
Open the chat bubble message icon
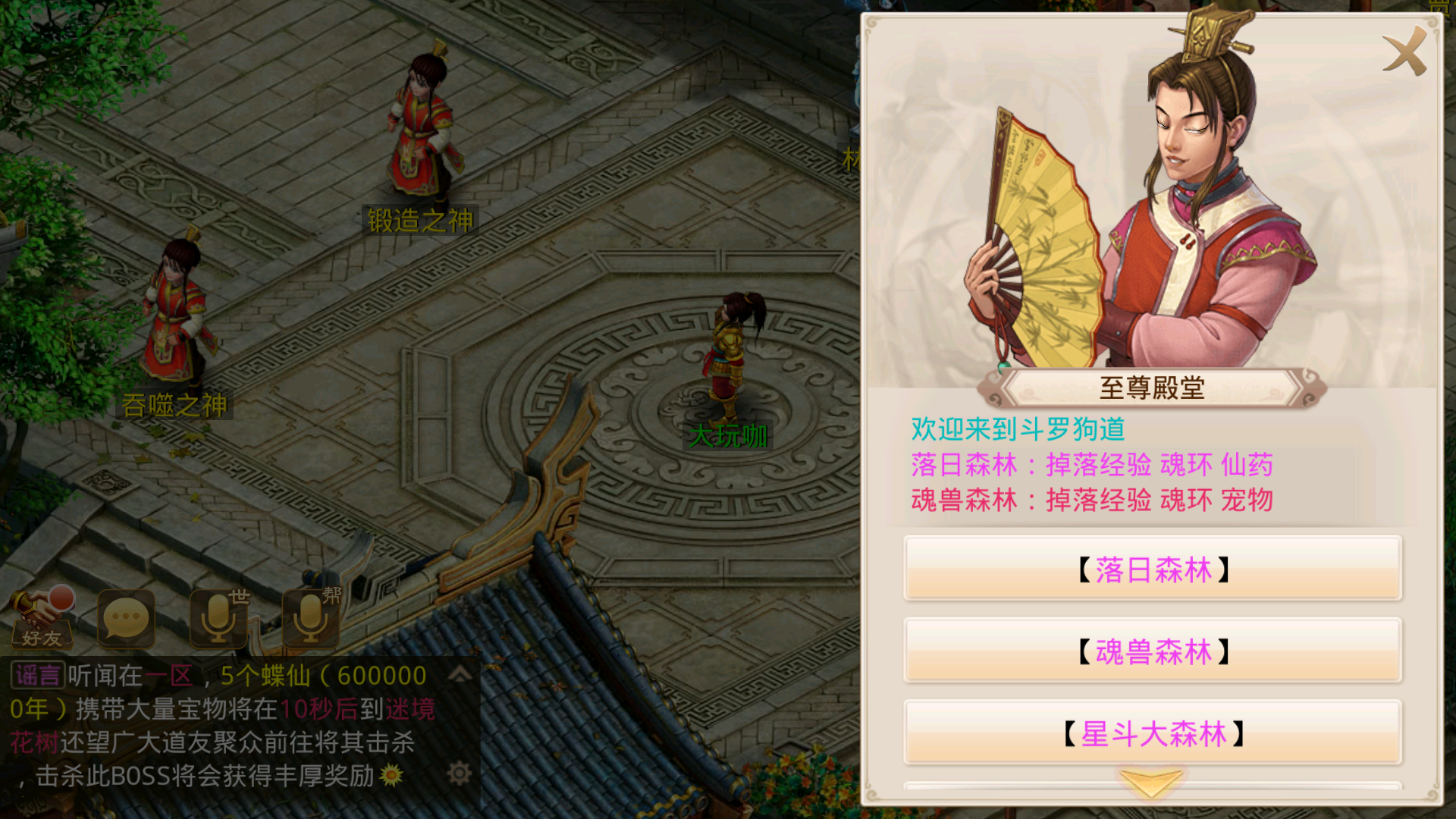127,620
